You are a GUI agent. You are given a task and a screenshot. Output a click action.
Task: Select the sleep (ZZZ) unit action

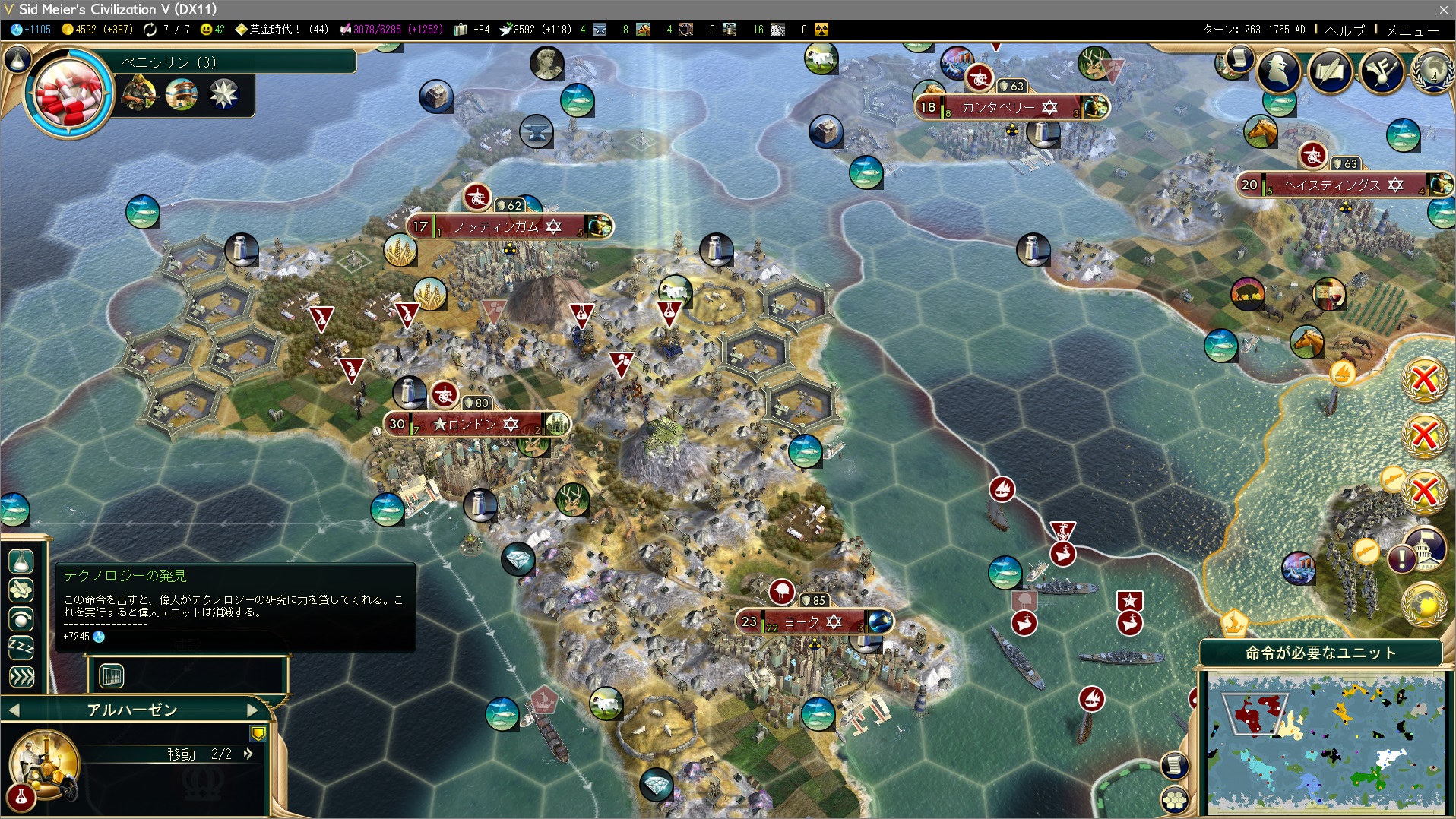(x=21, y=648)
